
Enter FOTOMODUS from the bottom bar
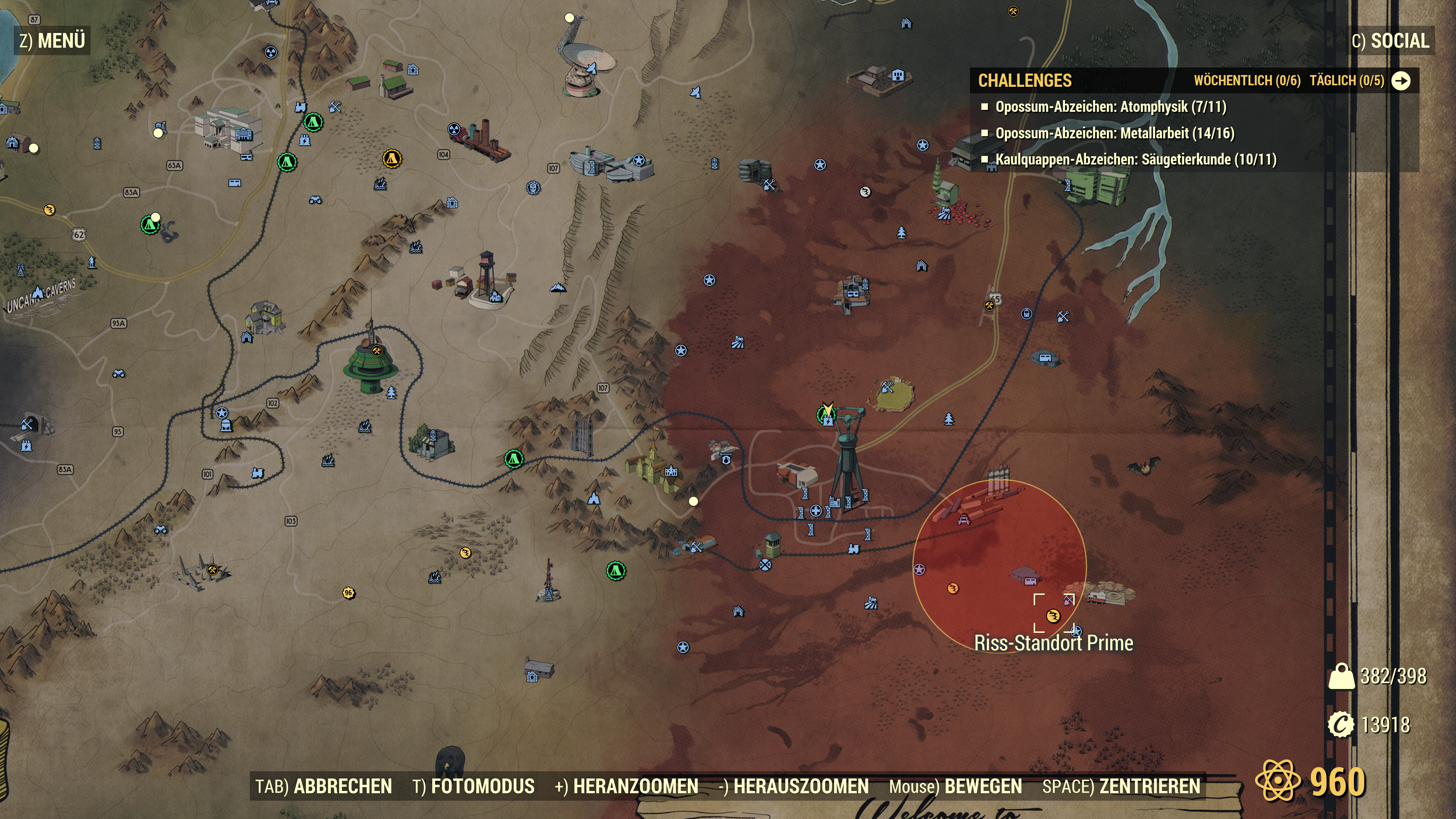click(474, 786)
